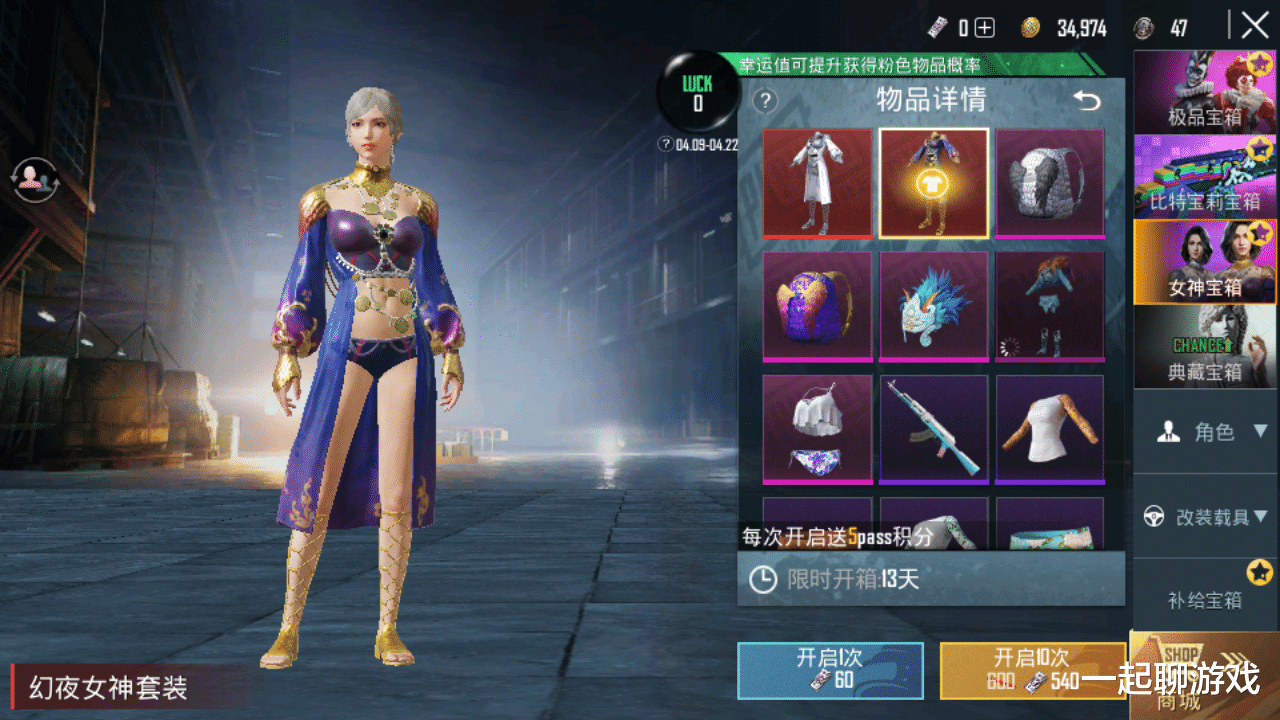Go back using the return arrow
1280x720 pixels.
coord(1086,100)
